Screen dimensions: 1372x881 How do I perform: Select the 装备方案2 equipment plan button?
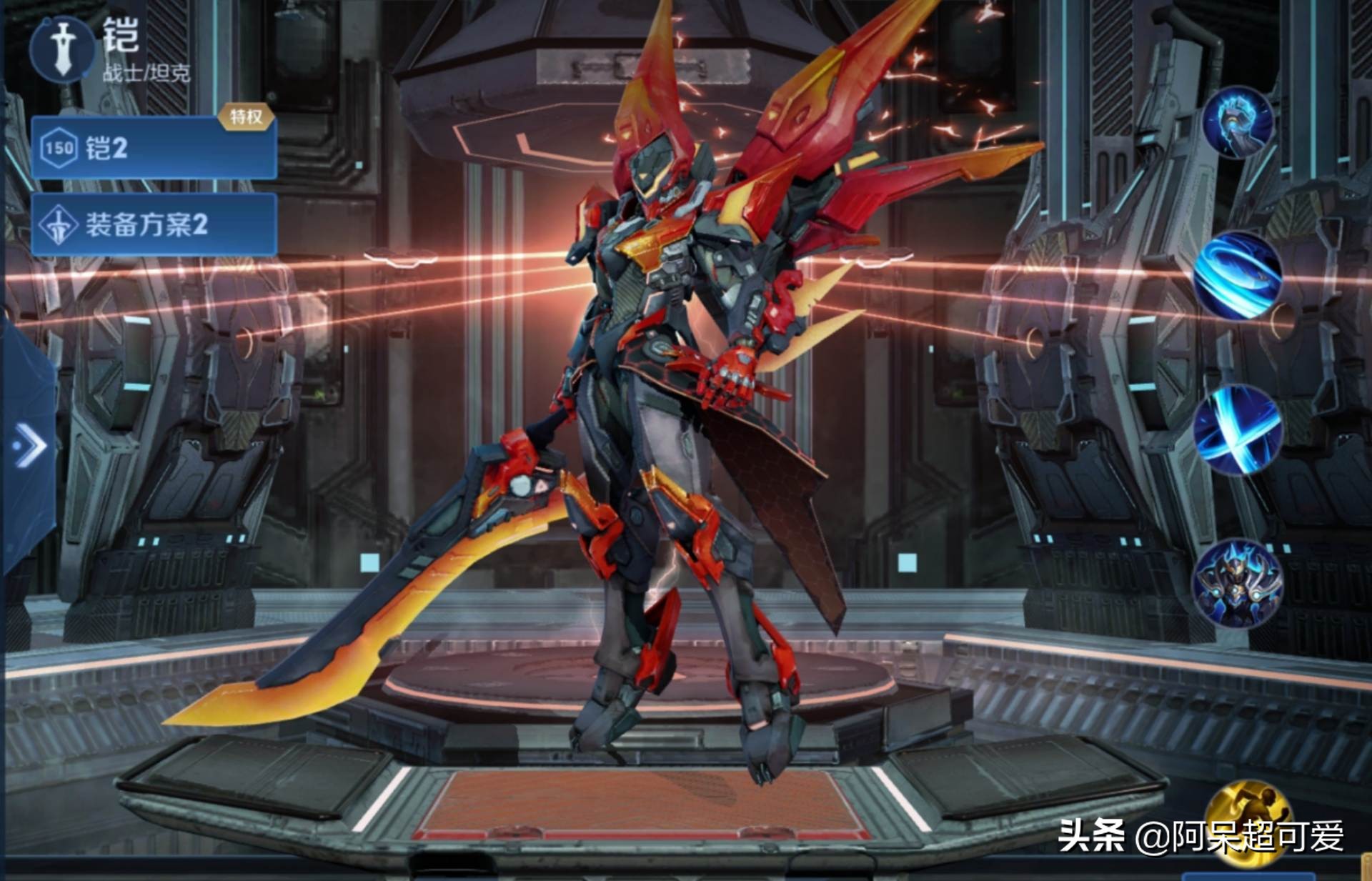coord(154,224)
